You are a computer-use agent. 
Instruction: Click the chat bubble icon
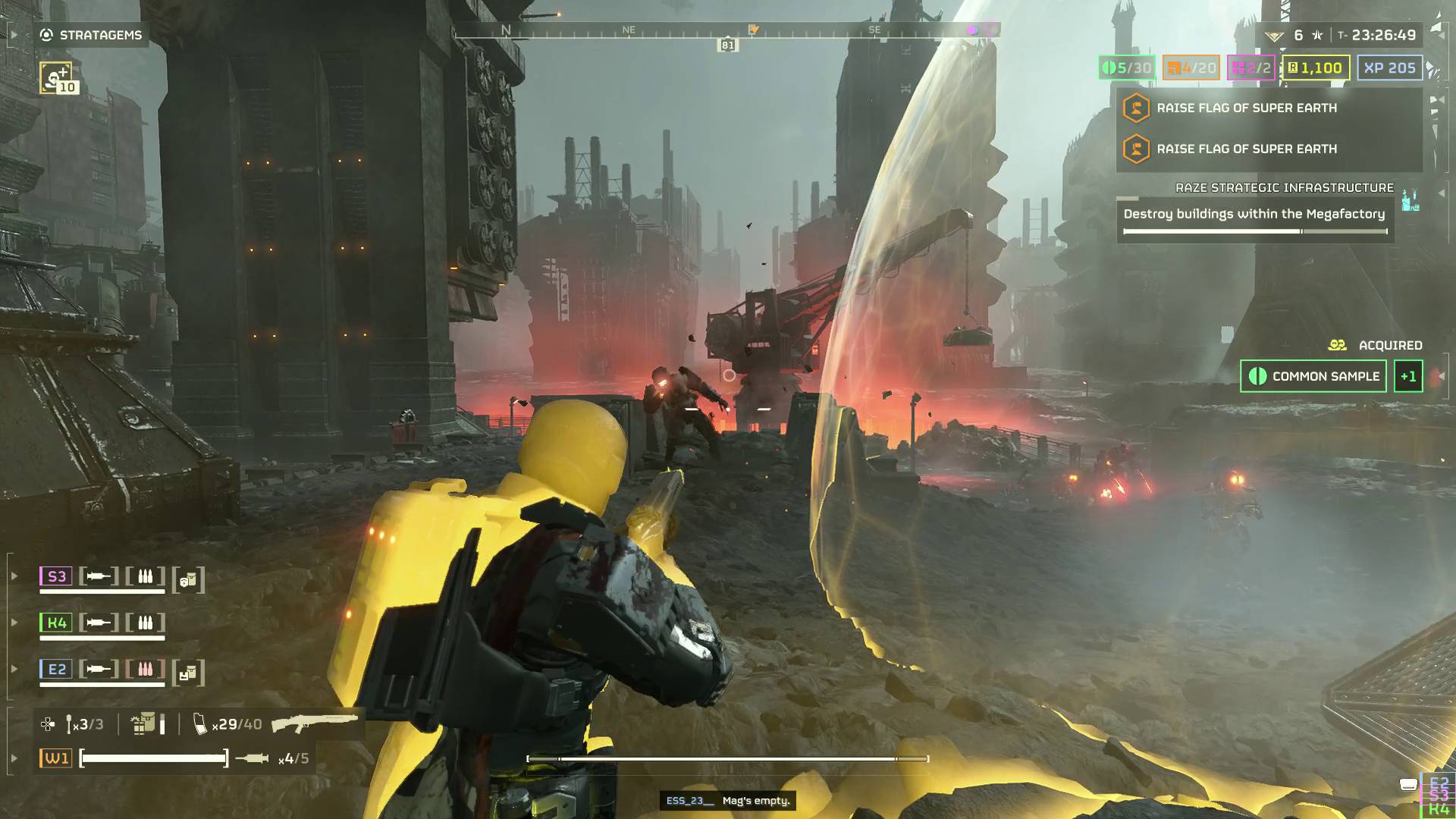tap(1408, 785)
